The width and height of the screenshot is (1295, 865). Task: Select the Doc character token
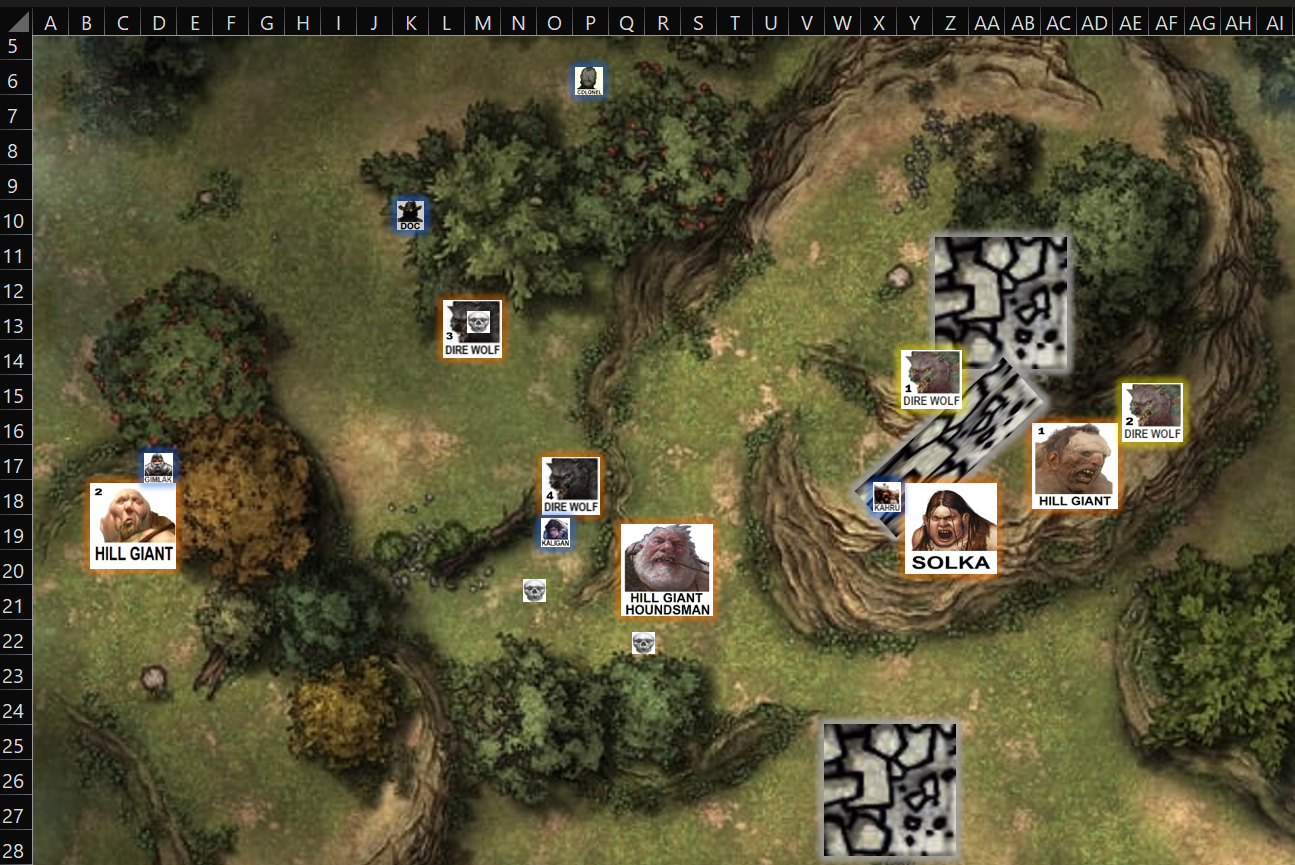point(410,215)
